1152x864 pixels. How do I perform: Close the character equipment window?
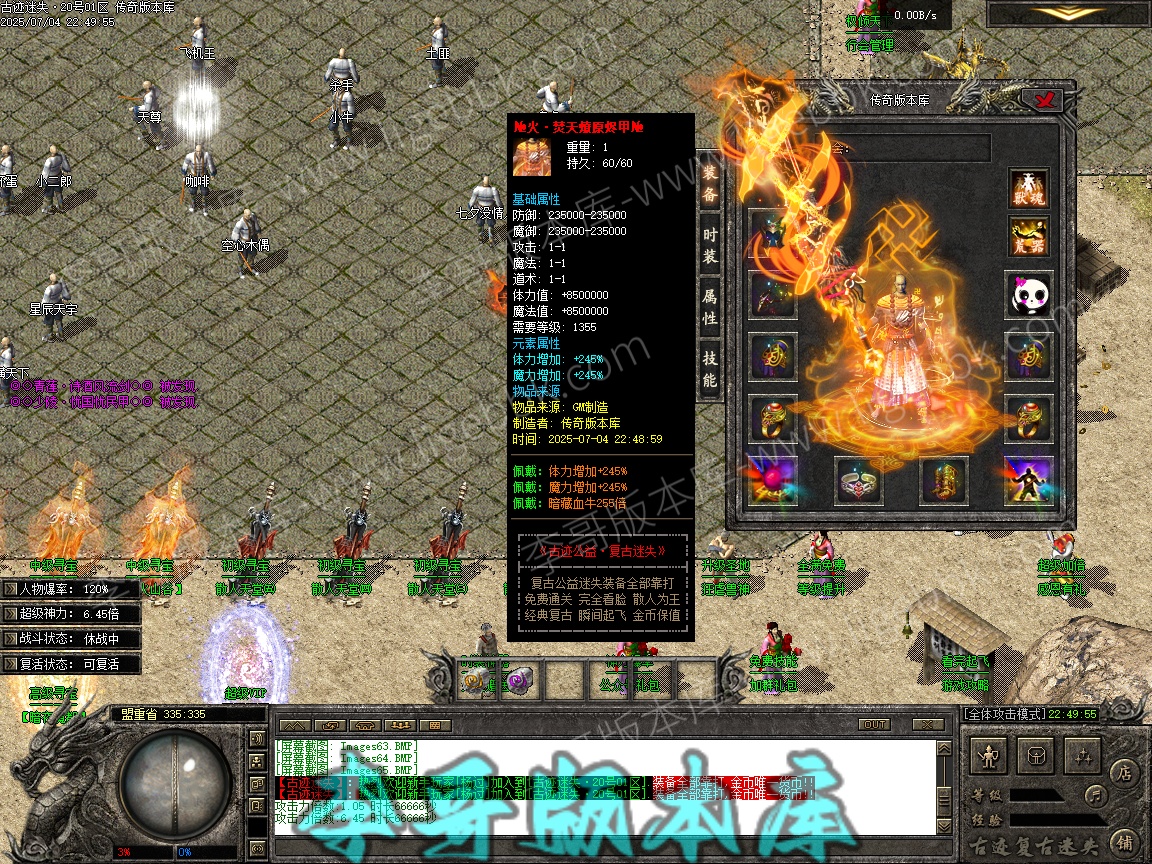[1048, 99]
